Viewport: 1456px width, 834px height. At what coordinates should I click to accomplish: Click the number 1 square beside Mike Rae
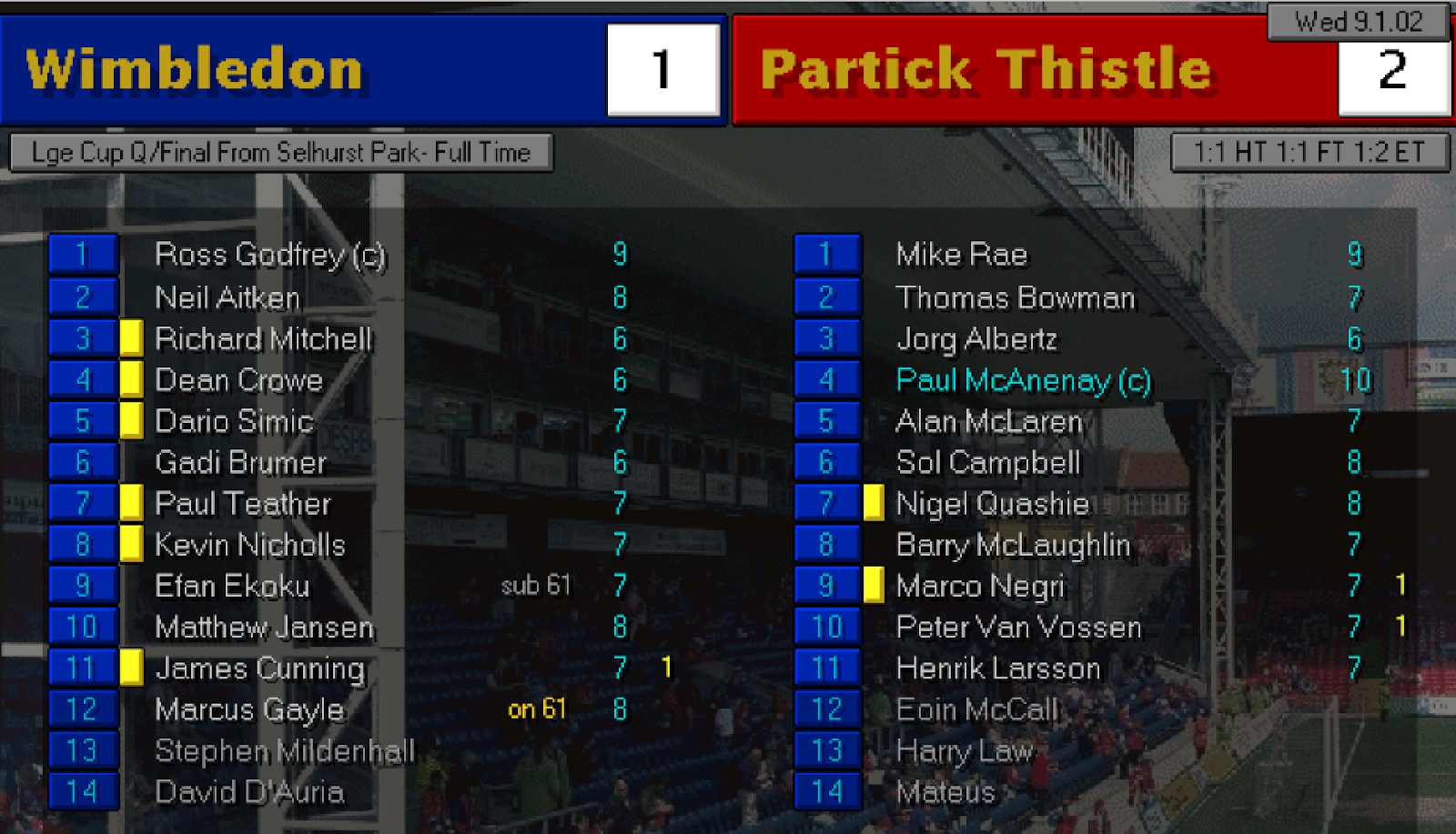(825, 255)
